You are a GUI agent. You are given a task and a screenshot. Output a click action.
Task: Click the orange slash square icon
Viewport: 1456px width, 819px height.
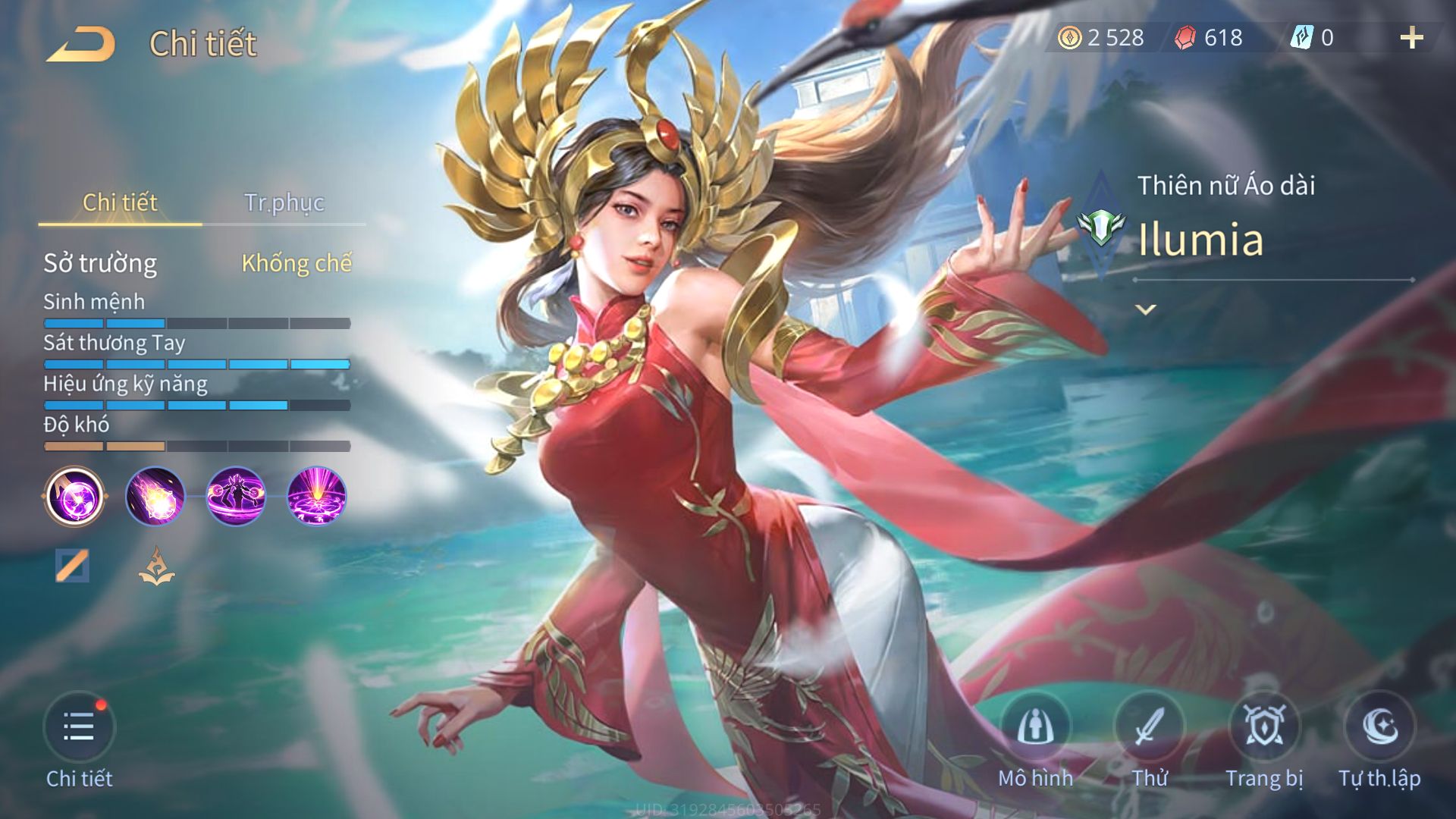pos(72,566)
